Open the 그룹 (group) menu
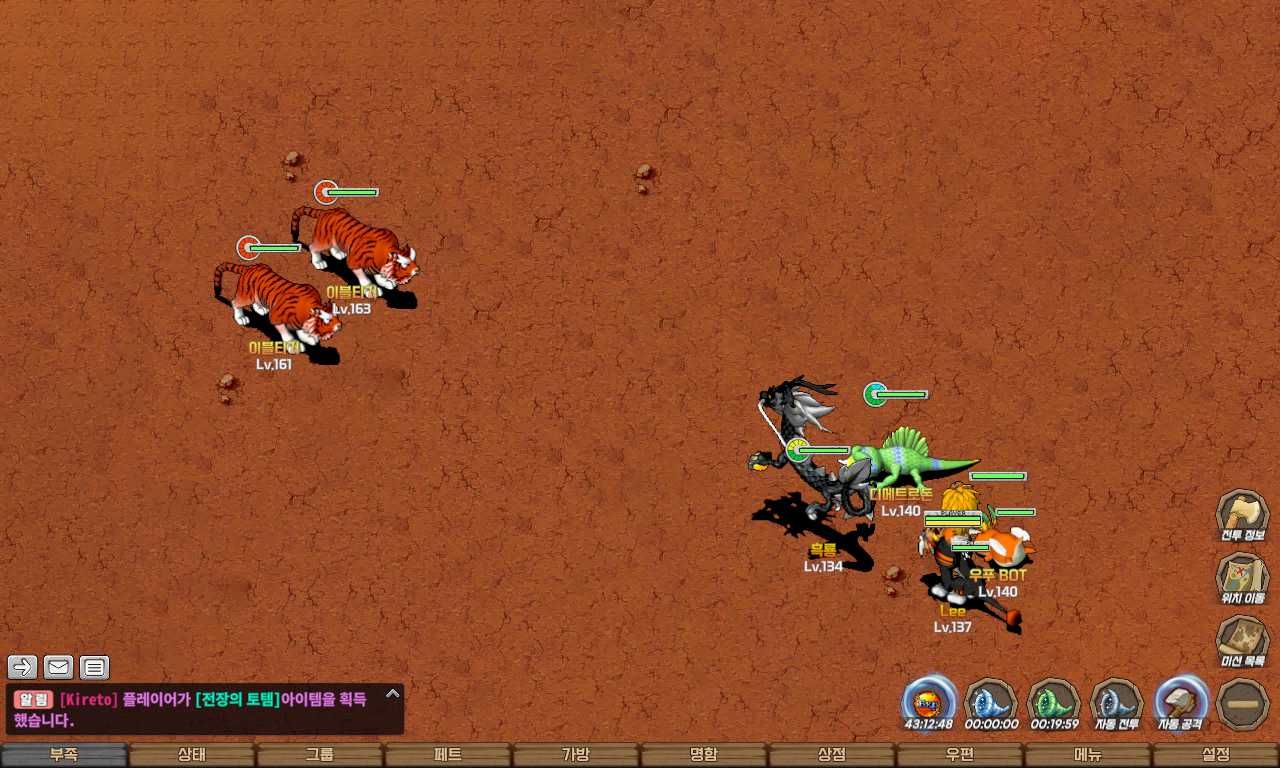1280x768 pixels. pos(320,755)
